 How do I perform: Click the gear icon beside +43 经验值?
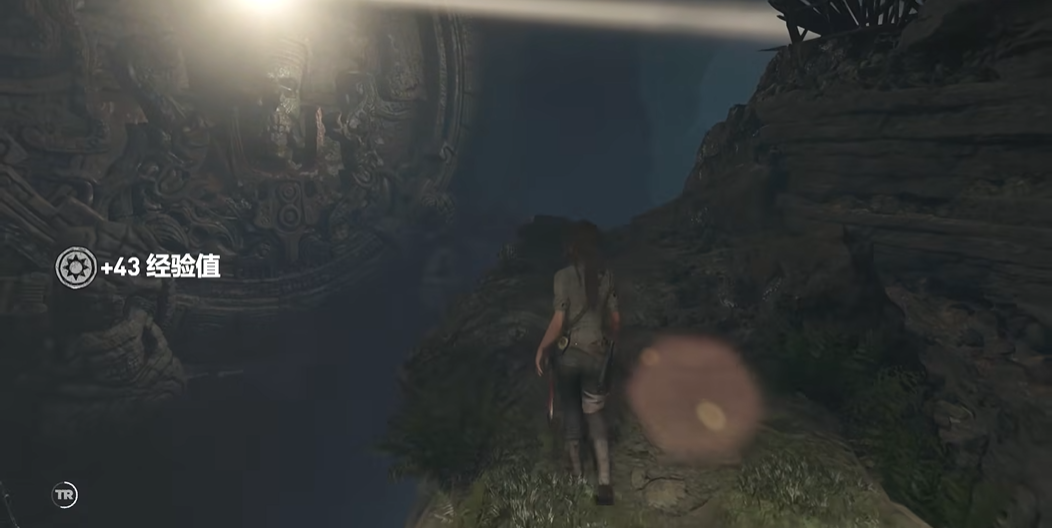tap(76, 268)
